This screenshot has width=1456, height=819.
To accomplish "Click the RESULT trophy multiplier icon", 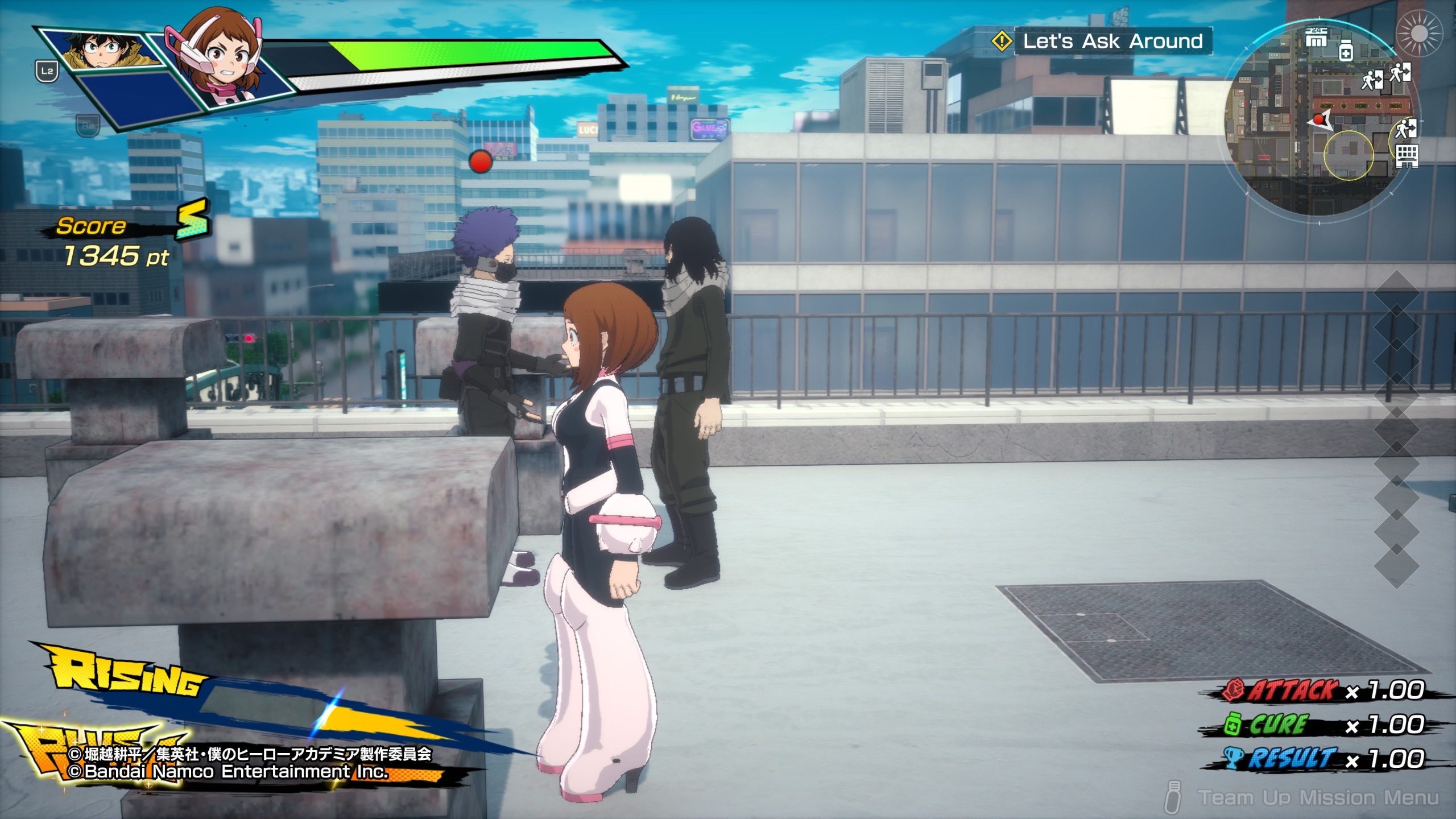I will (x=1233, y=758).
